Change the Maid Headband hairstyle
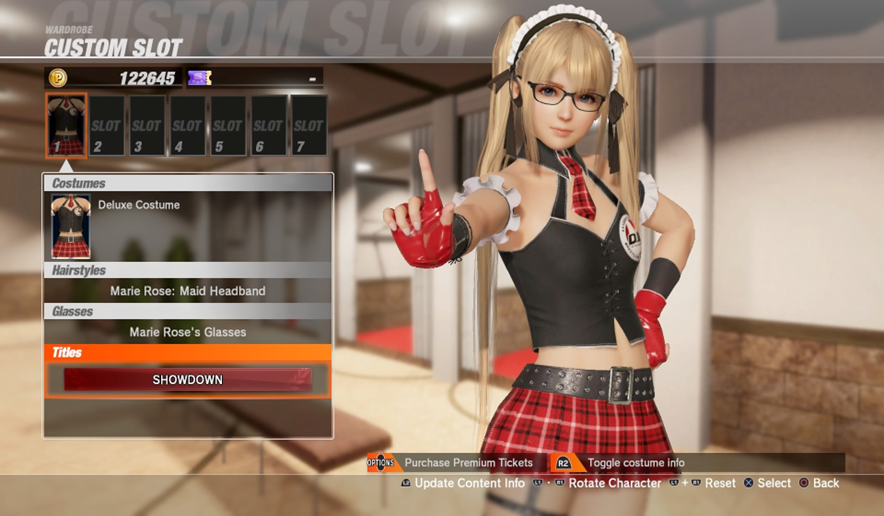Image resolution: width=884 pixels, height=516 pixels. [x=187, y=291]
